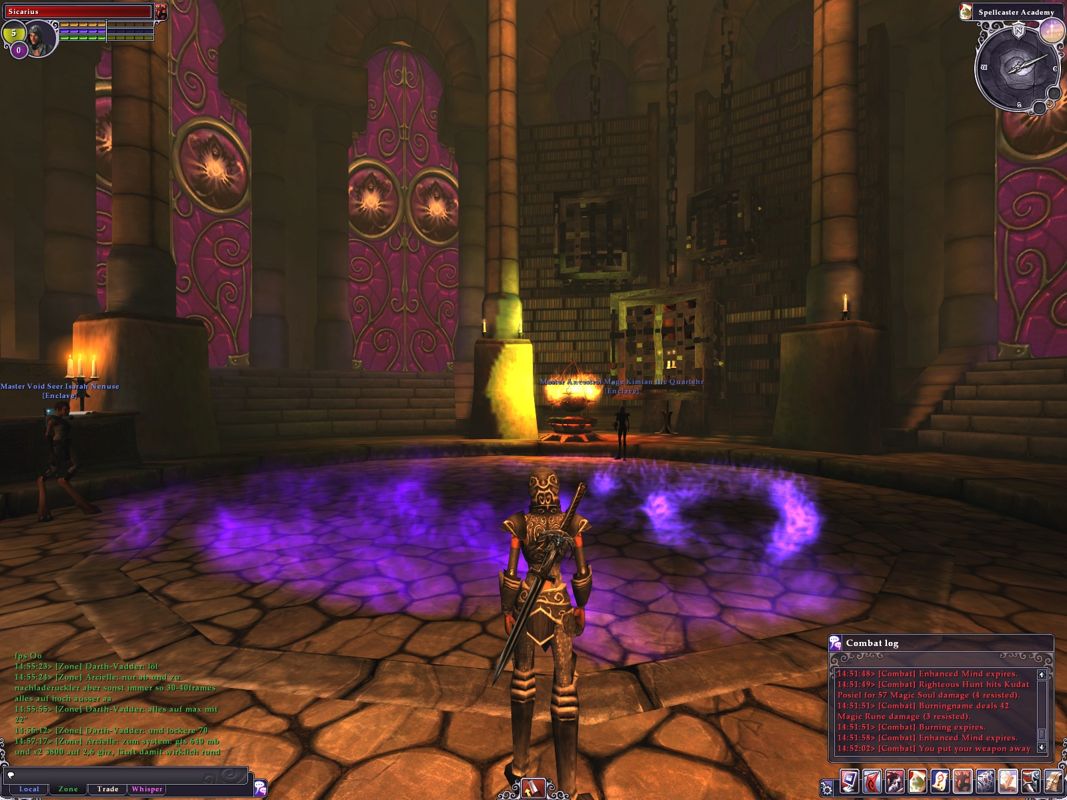This screenshot has height=800, width=1067.
Task: Switch to the Zone chat tab
Action: coord(68,789)
